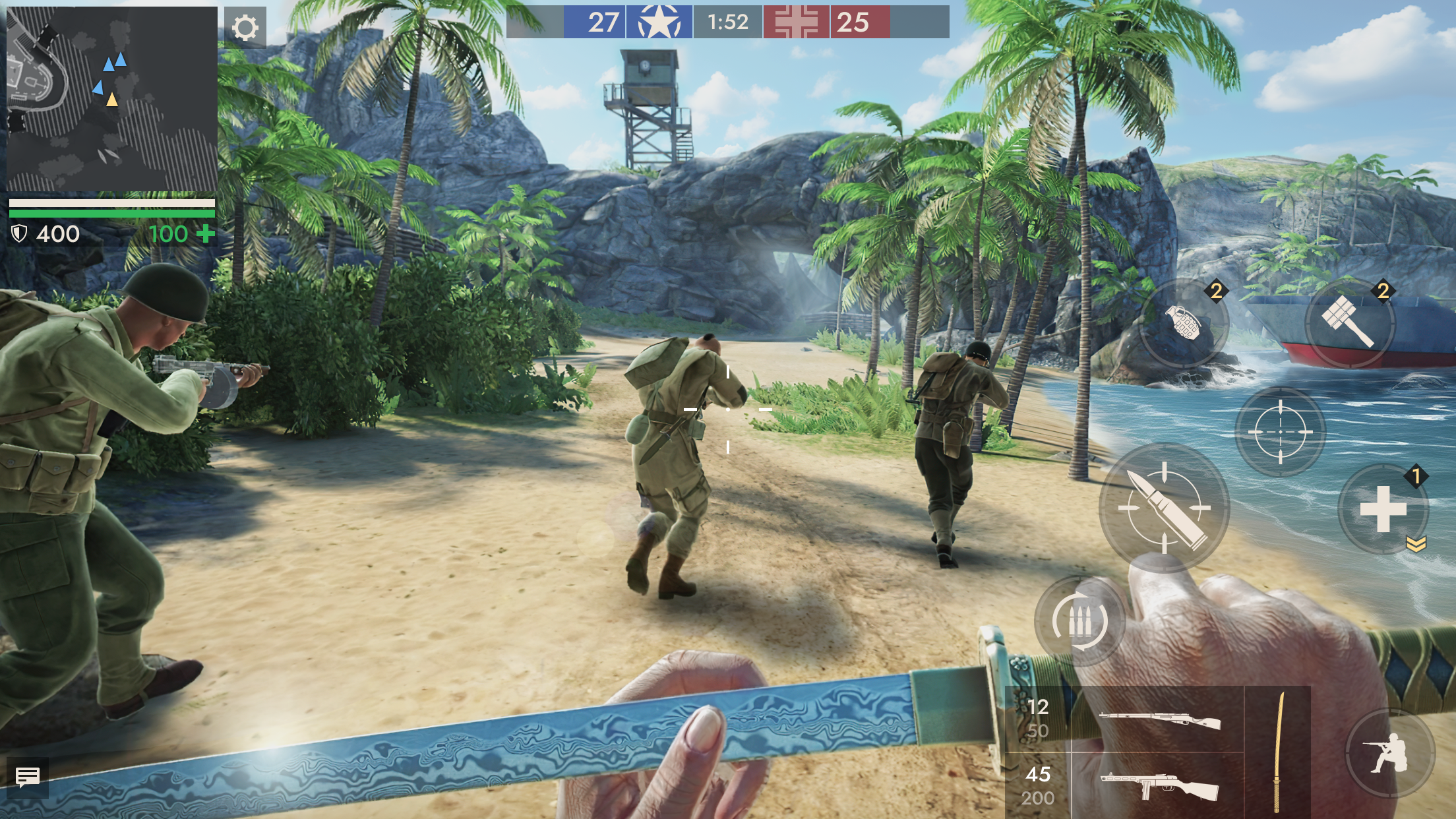The width and height of the screenshot is (1456, 819).
Task: Reload weapon with ammo cycle button
Action: pos(1079,621)
